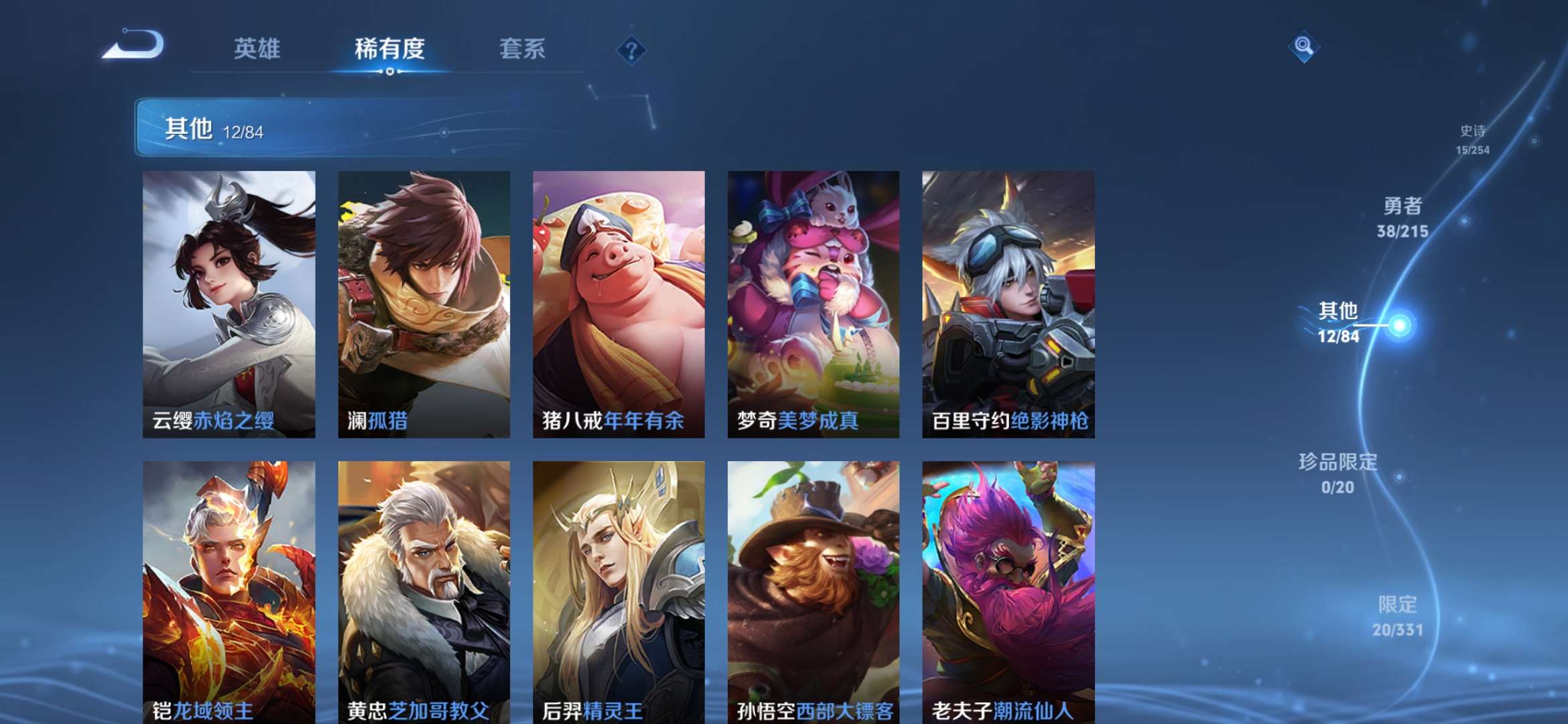Viewport: 1568px width, 724px height.
Task: Open the help question mark icon
Action: coord(633,50)
